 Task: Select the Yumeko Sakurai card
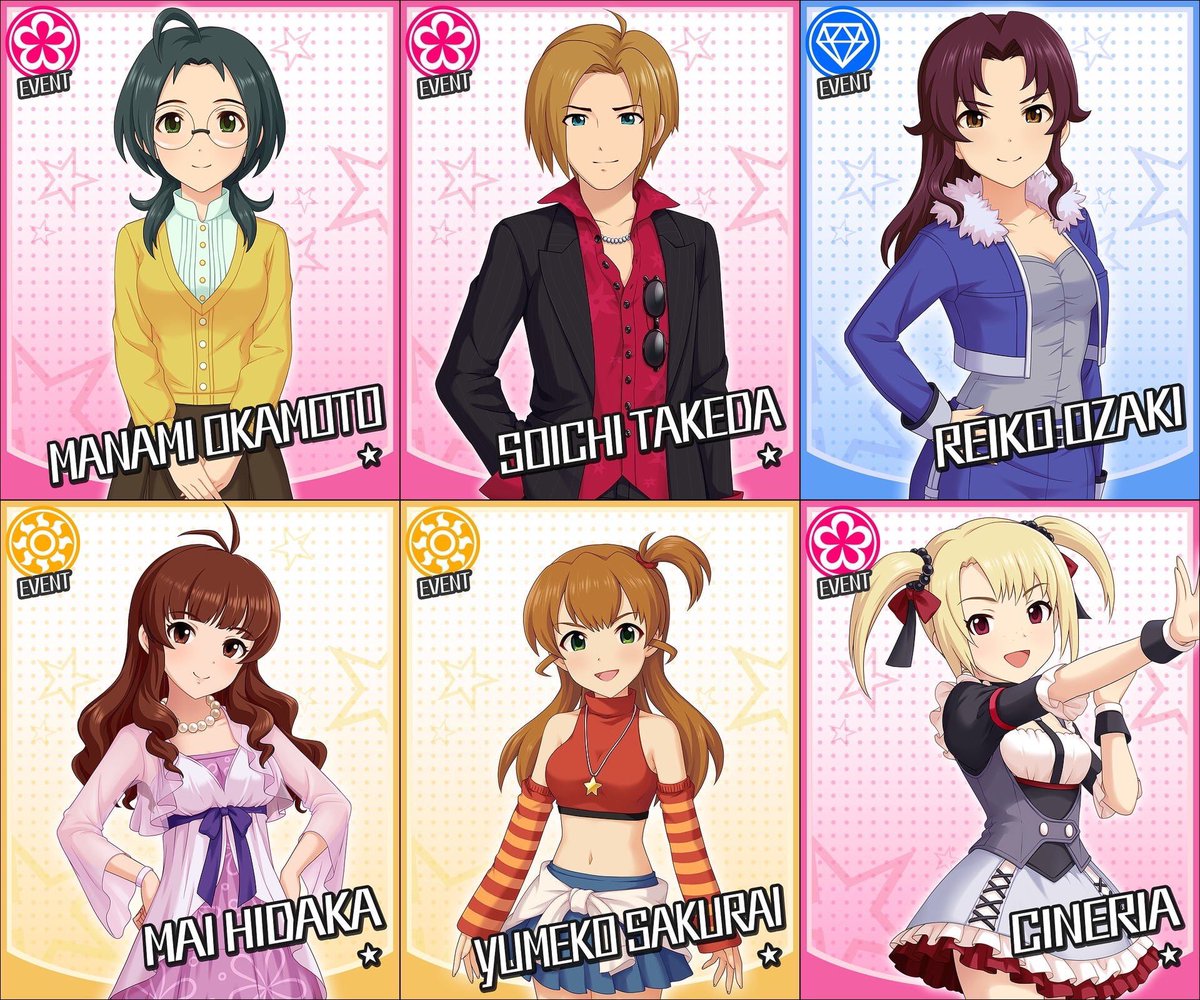tap(600, 750)
